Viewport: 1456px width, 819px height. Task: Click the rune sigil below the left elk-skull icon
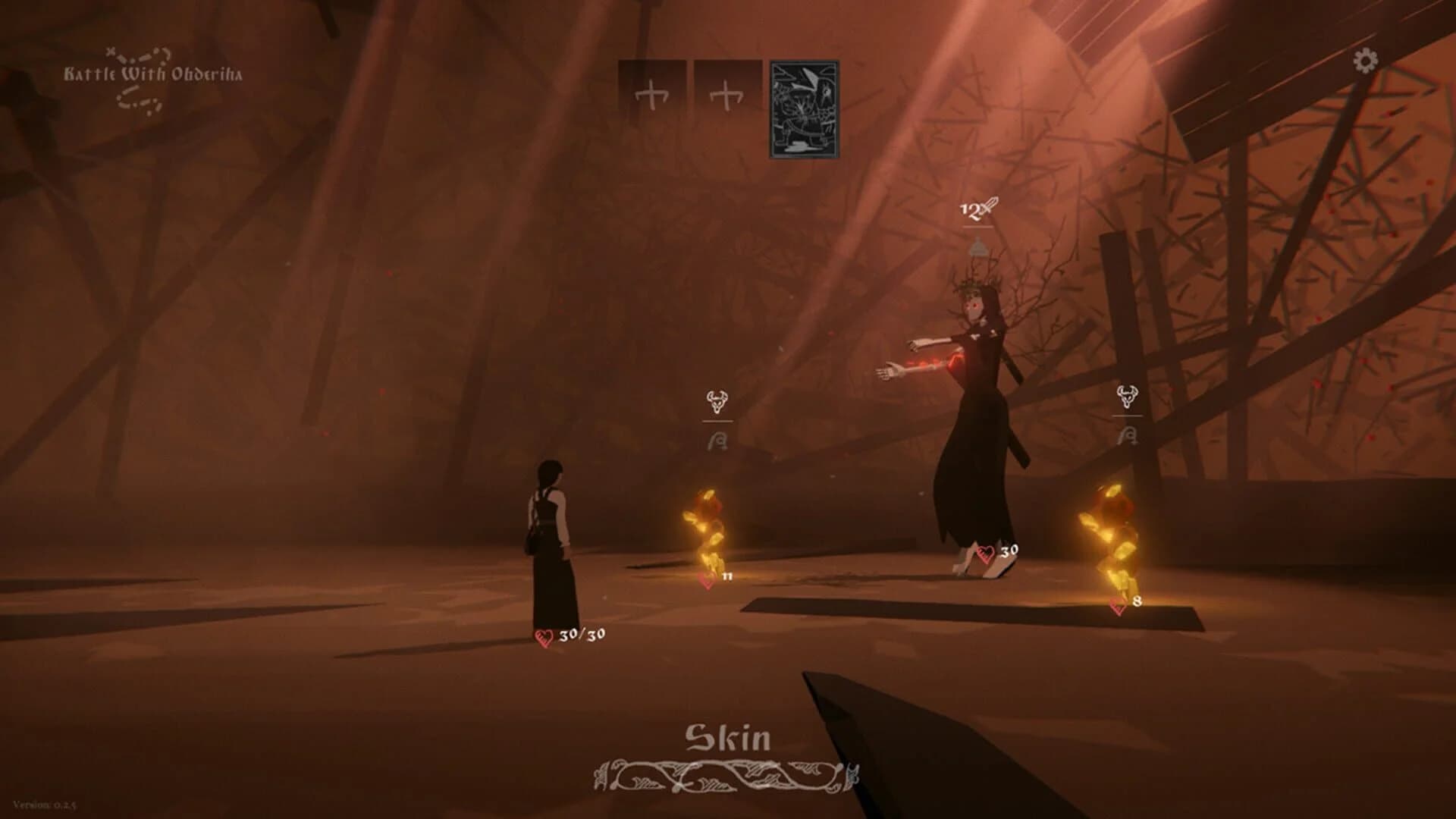point(716,438)
